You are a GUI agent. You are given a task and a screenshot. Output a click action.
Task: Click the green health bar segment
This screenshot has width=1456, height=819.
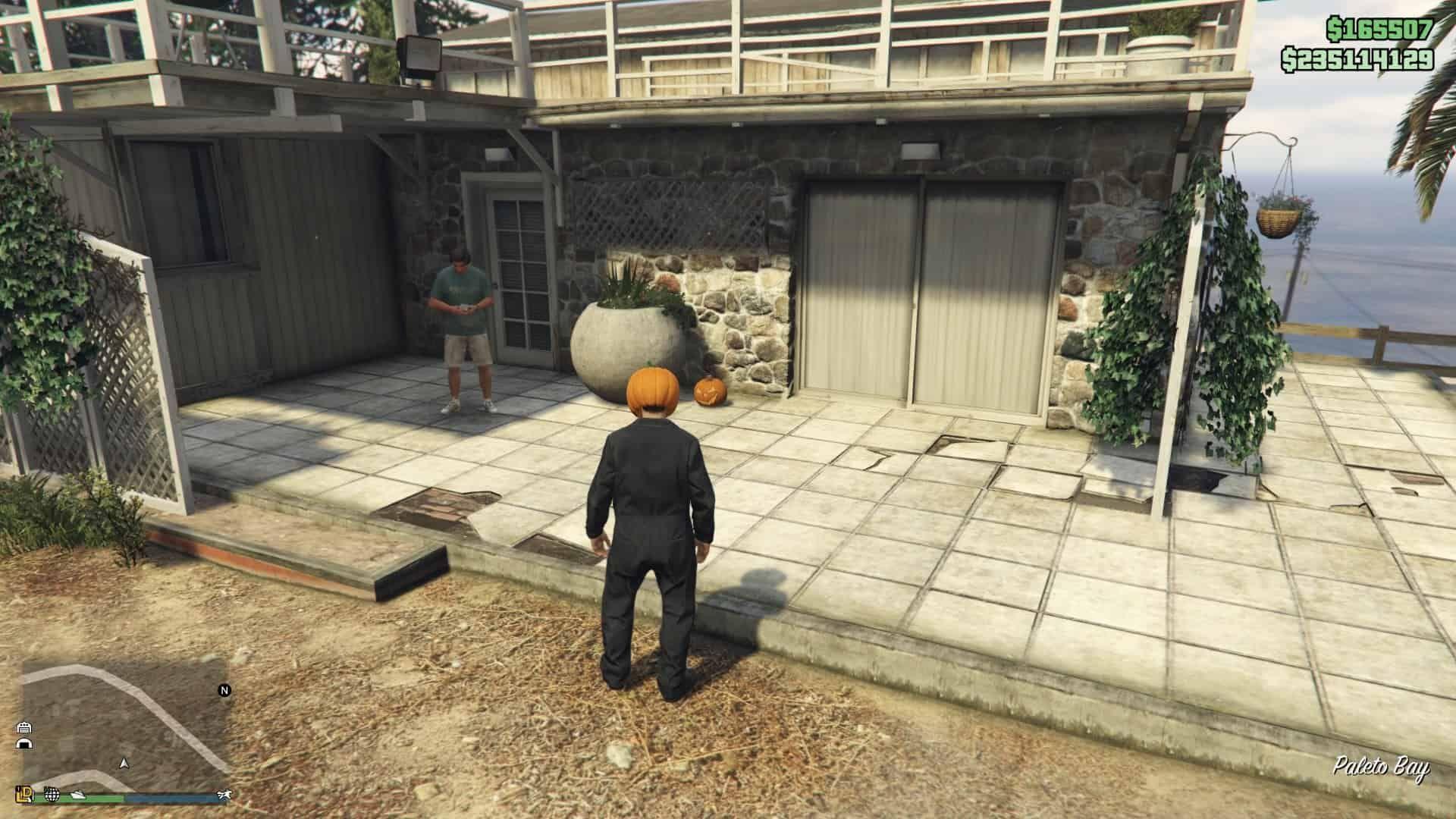[x=99, y=798]
